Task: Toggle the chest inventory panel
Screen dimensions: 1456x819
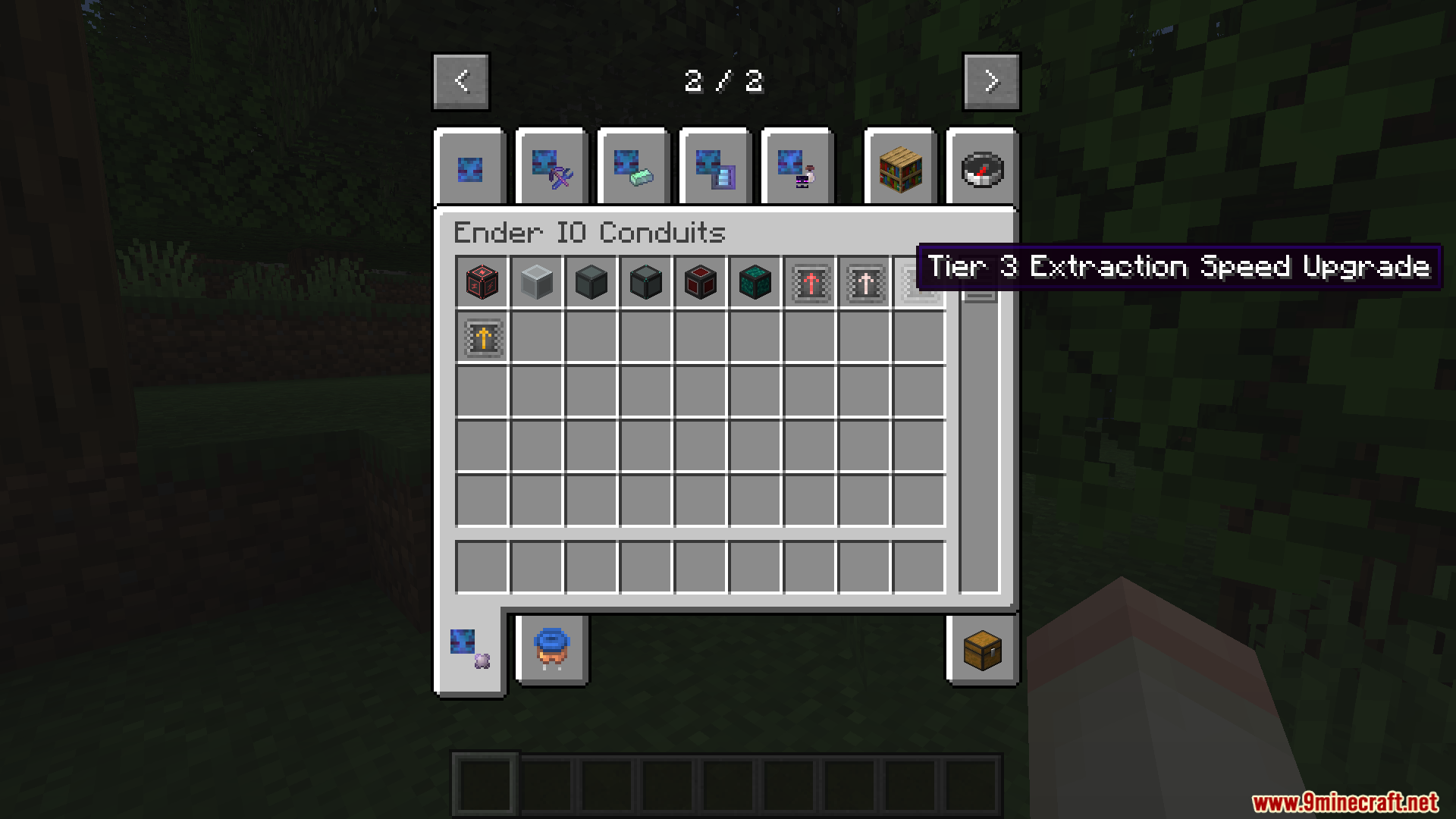Action: (x=982, y=651)
